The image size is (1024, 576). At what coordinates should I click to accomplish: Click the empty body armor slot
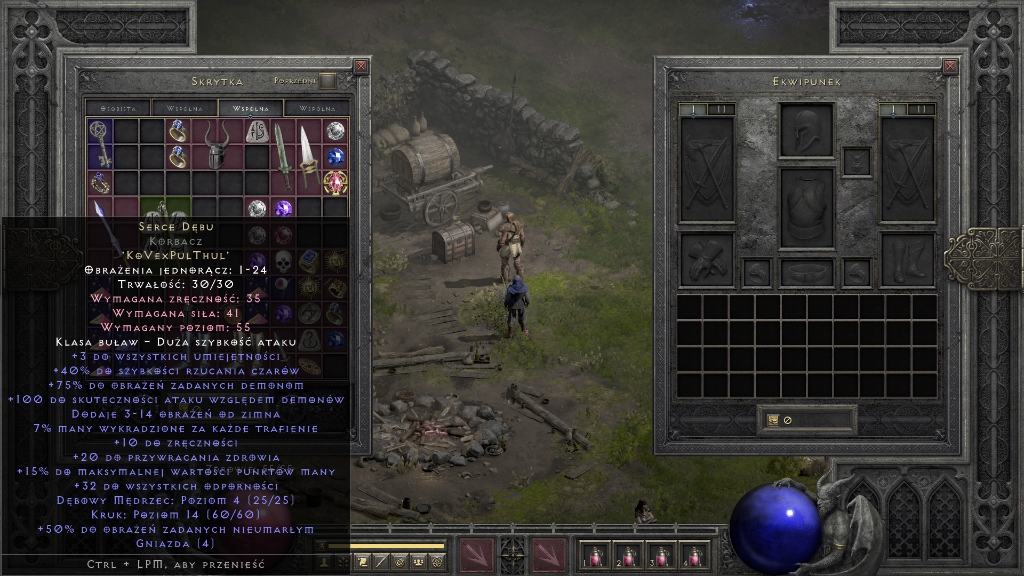806,207
